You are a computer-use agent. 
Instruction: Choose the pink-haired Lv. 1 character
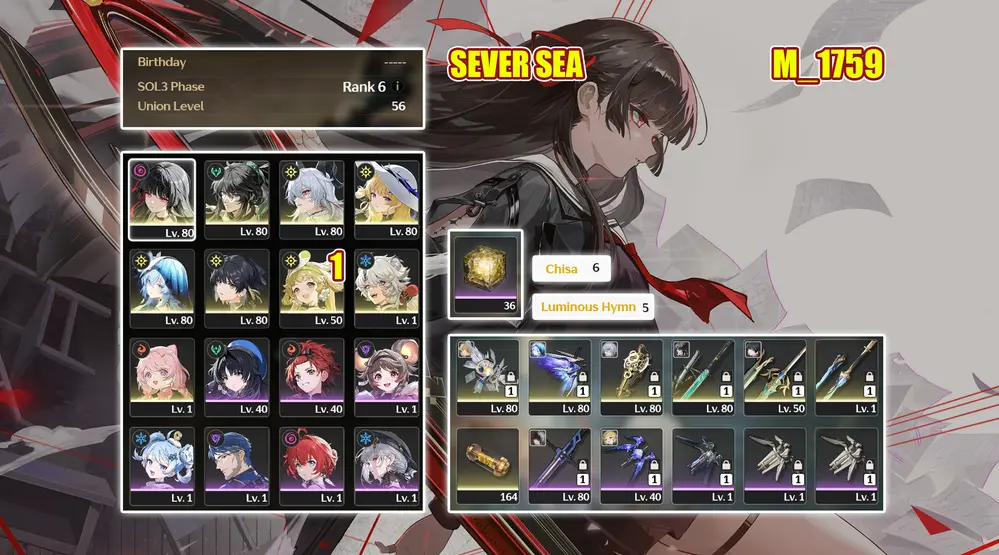click(162, 377)
